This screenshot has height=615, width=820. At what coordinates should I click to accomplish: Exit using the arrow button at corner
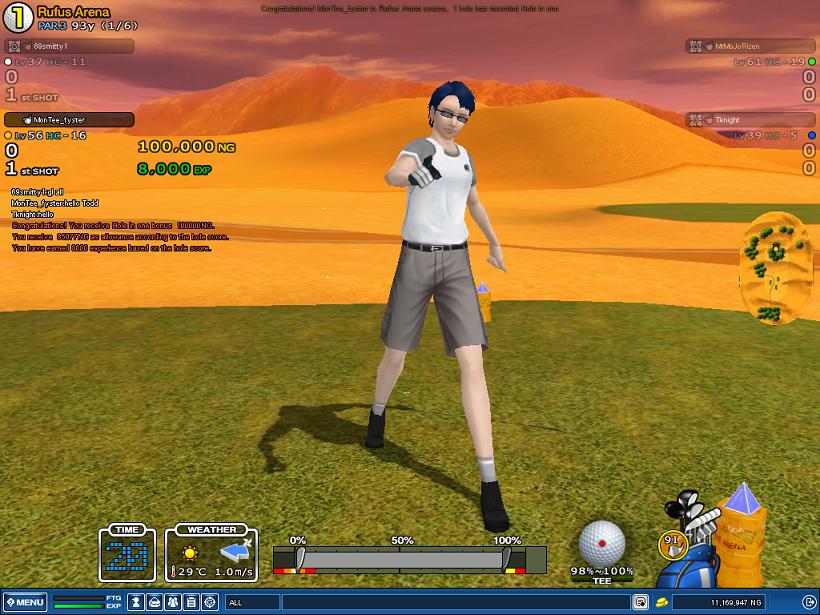(809, 602)
